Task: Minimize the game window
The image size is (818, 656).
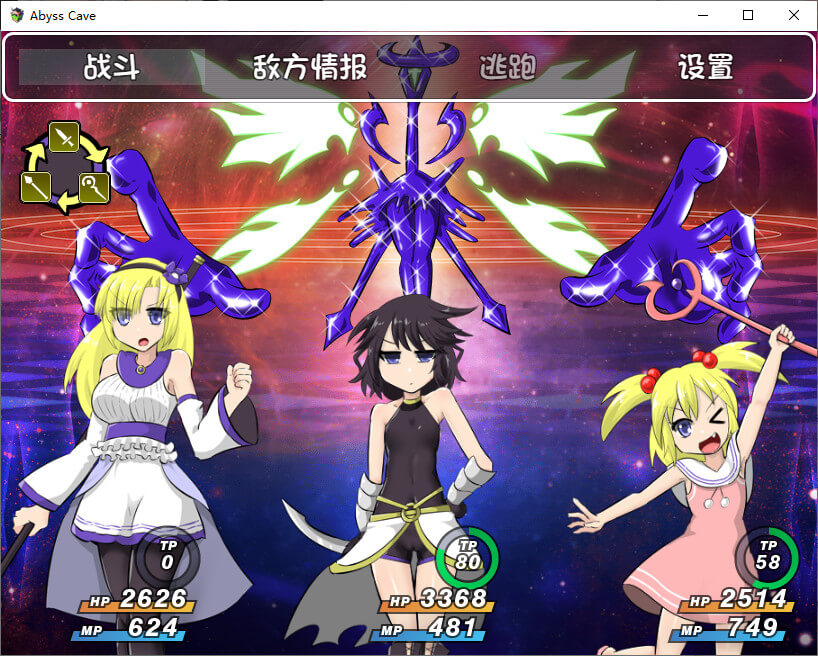Action: coord(702,15)
